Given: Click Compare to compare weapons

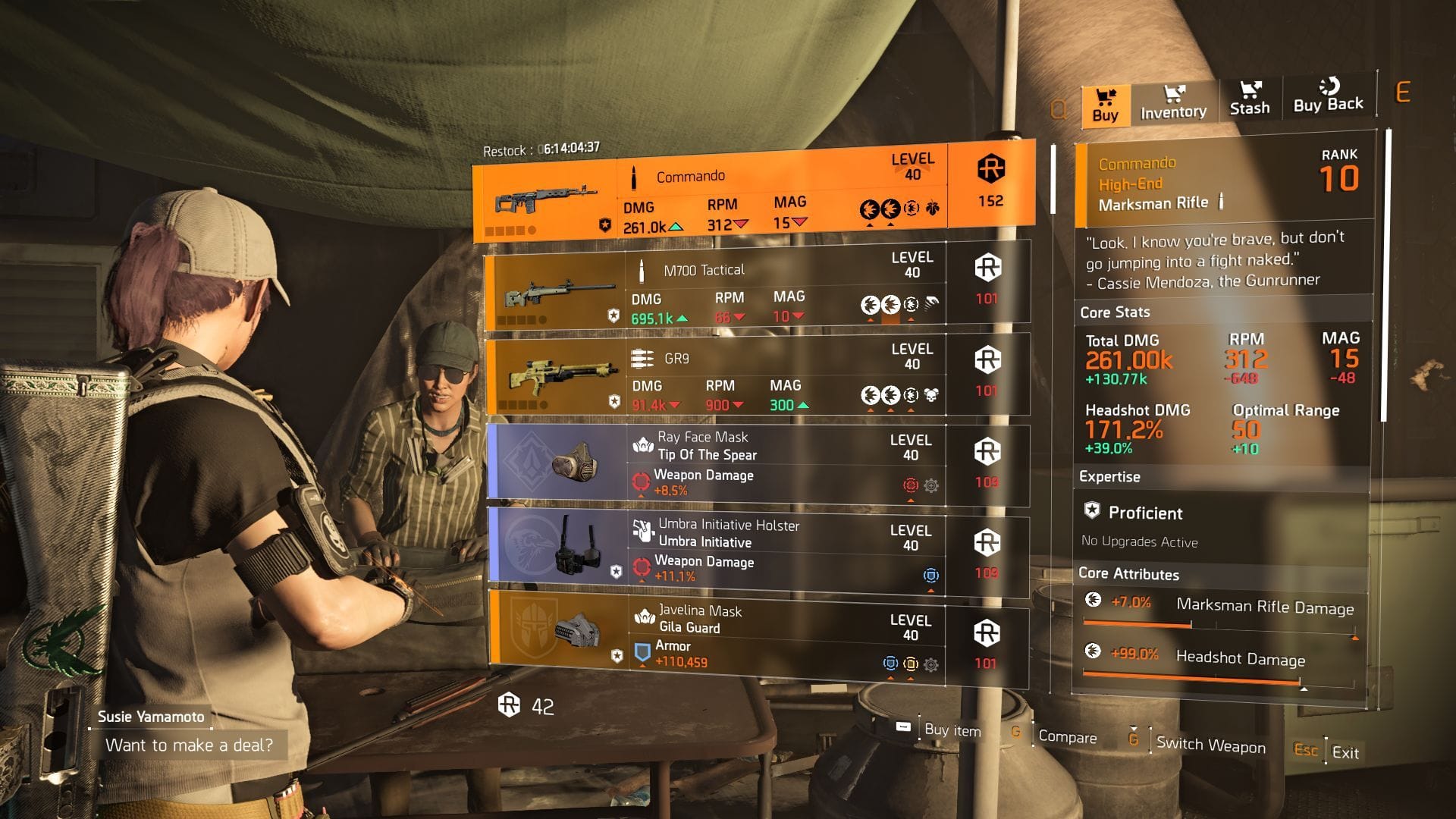Looking at the screenshot, I should pos(1070,737).
